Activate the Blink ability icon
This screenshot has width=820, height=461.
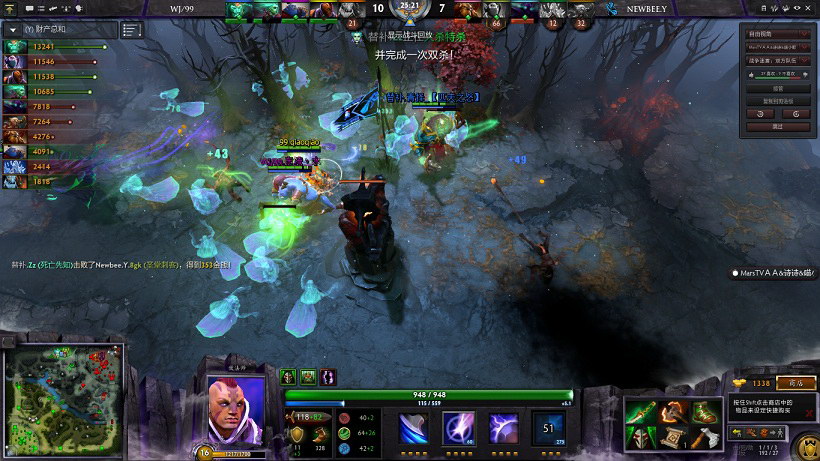(458, 428)
